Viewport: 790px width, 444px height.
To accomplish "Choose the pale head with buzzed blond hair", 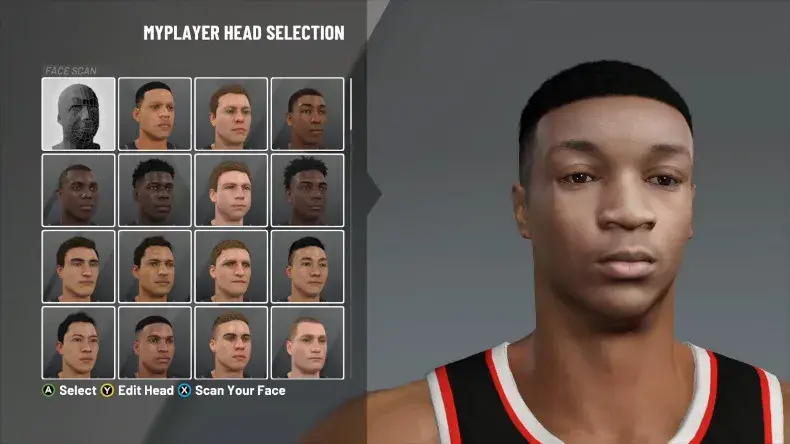I will pos(307,343).
